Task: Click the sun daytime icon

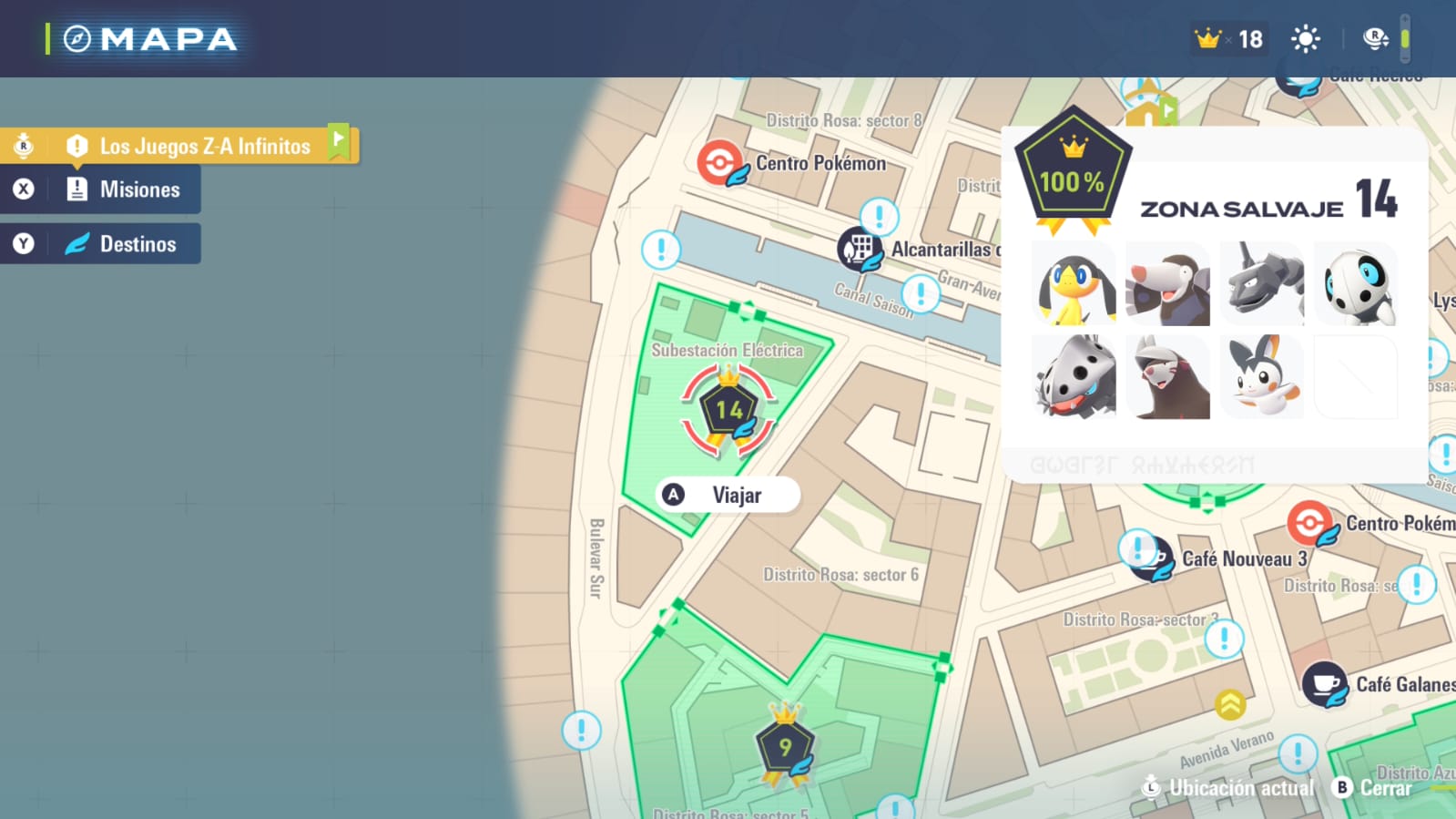Action: point(1306,39)
